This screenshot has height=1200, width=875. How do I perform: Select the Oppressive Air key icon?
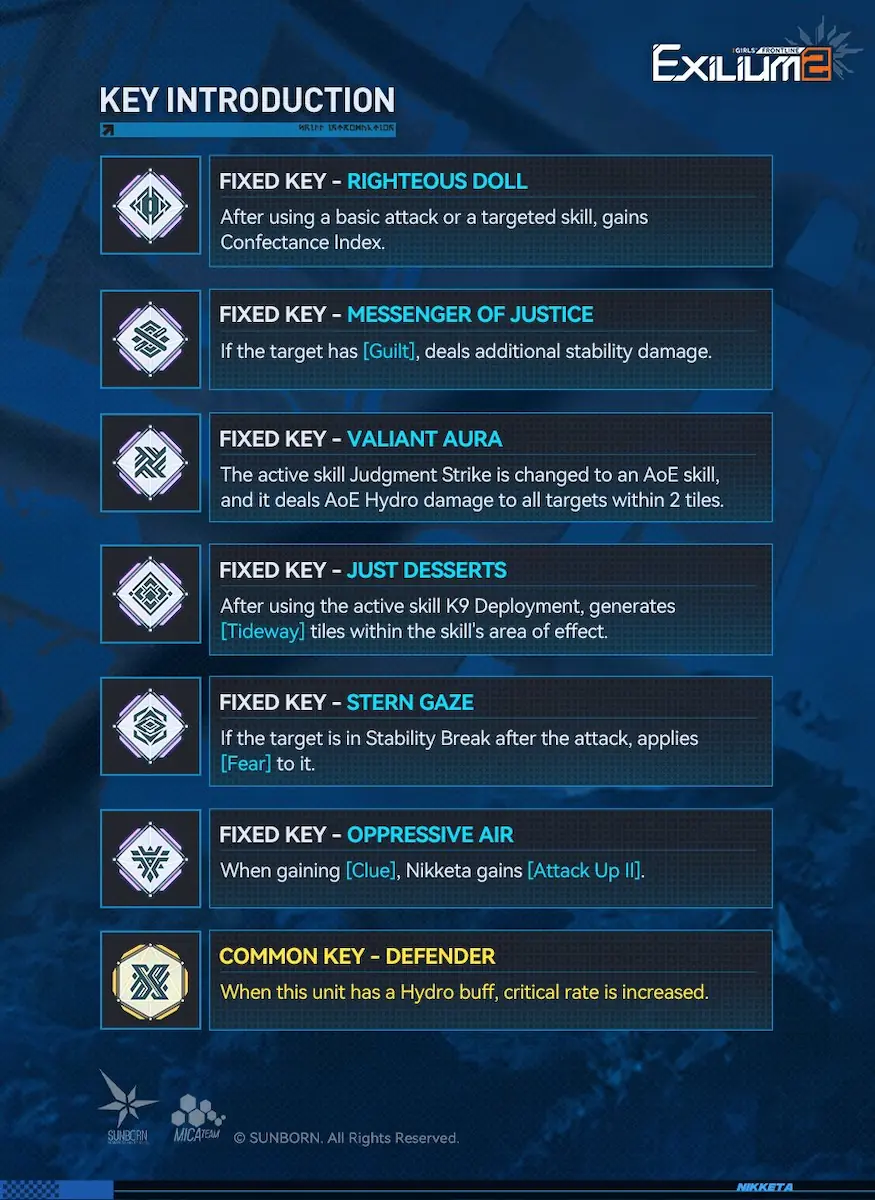(150, 859)
